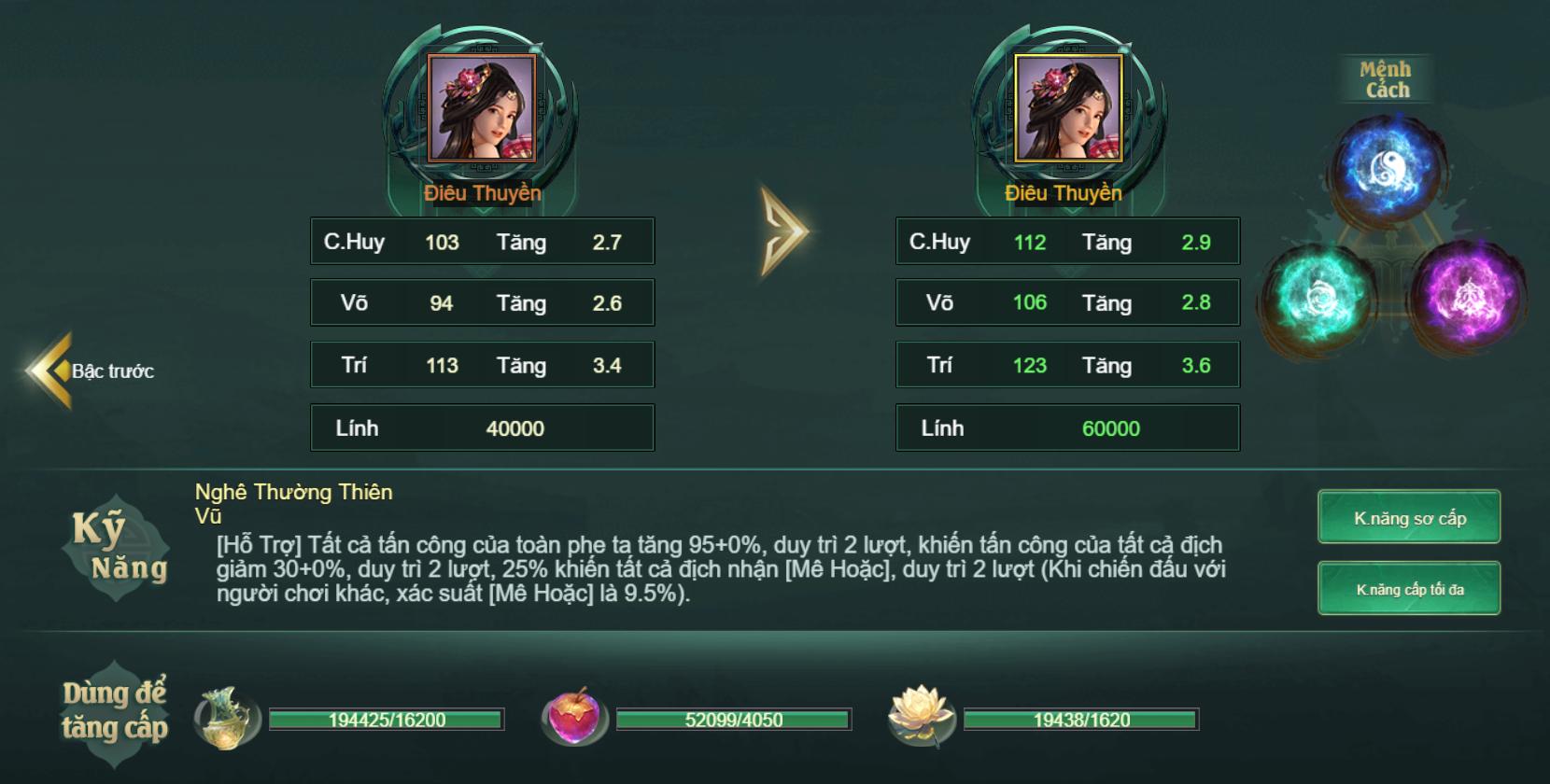Select the teal Mệnh Cách orb
Viewport: 1550px width, 784px height.
coord(1318,297)
